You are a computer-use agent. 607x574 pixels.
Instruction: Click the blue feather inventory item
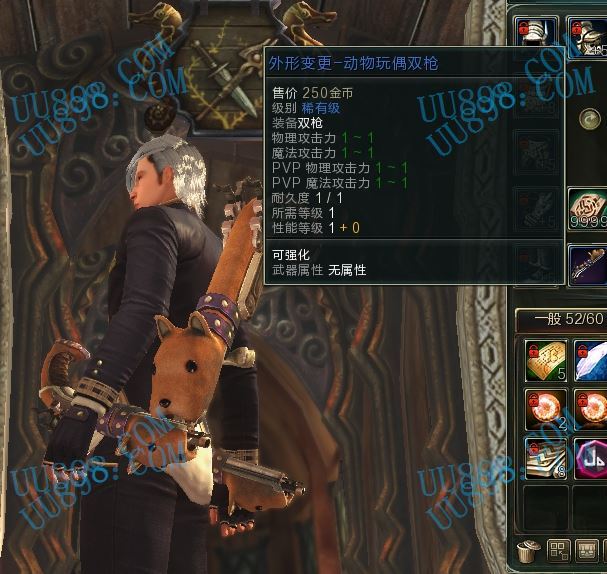[590, 361]
